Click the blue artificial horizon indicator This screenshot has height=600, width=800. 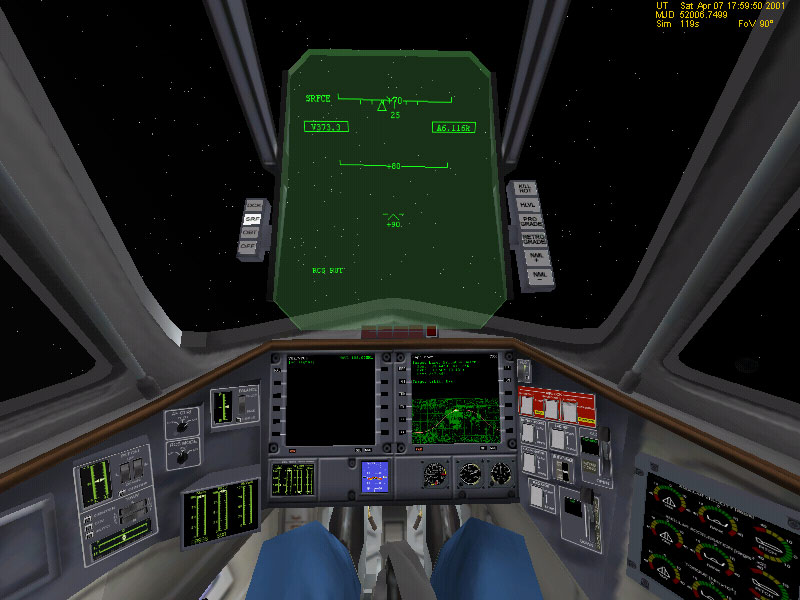tap(375, 475)
